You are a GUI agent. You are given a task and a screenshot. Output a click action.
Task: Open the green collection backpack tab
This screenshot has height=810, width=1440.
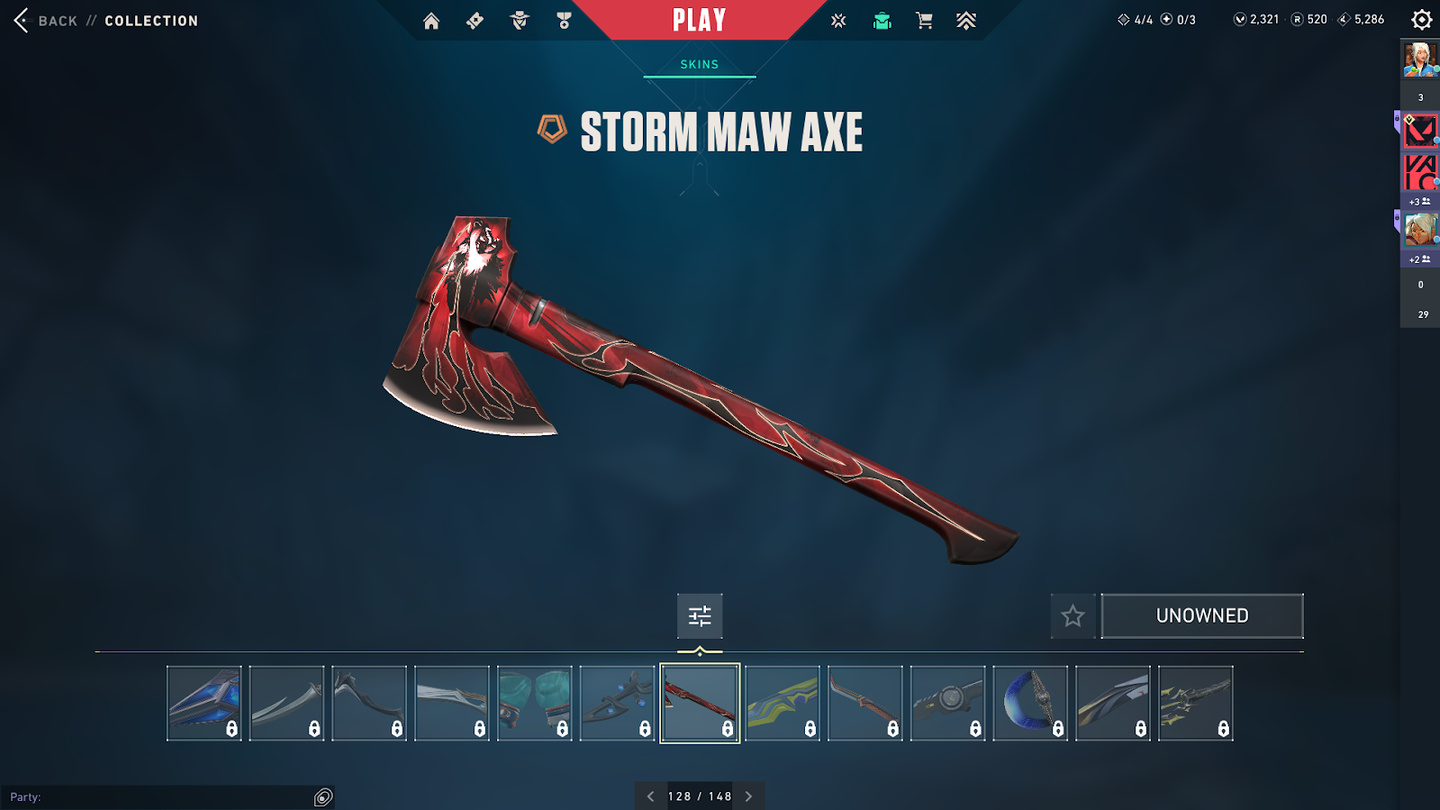pyautogui.click(x=881, y=21)
